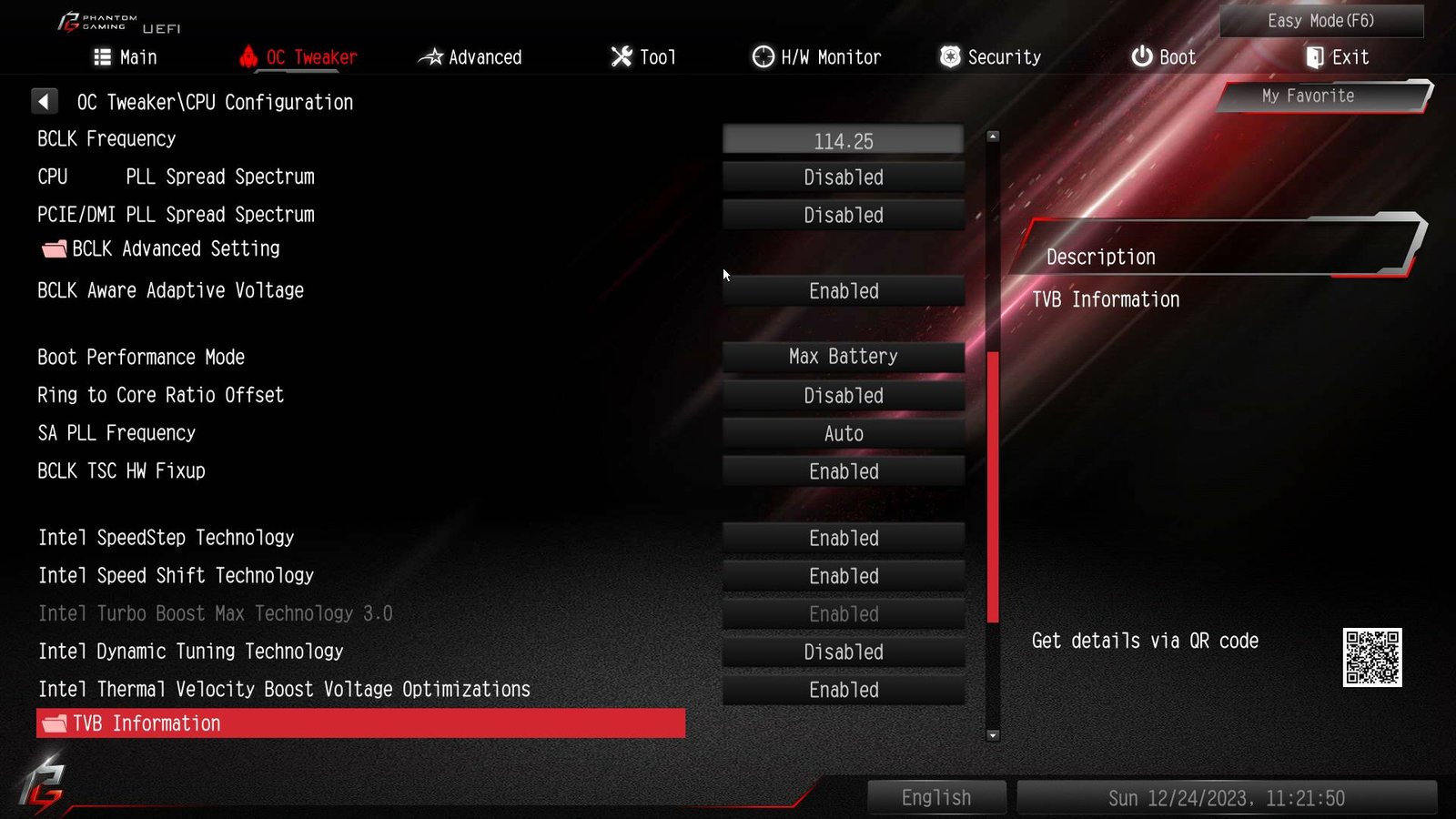Edit the BCLK Frequency value field
Viewport: 1456px width, 819px height.
[x=843, y=141]
